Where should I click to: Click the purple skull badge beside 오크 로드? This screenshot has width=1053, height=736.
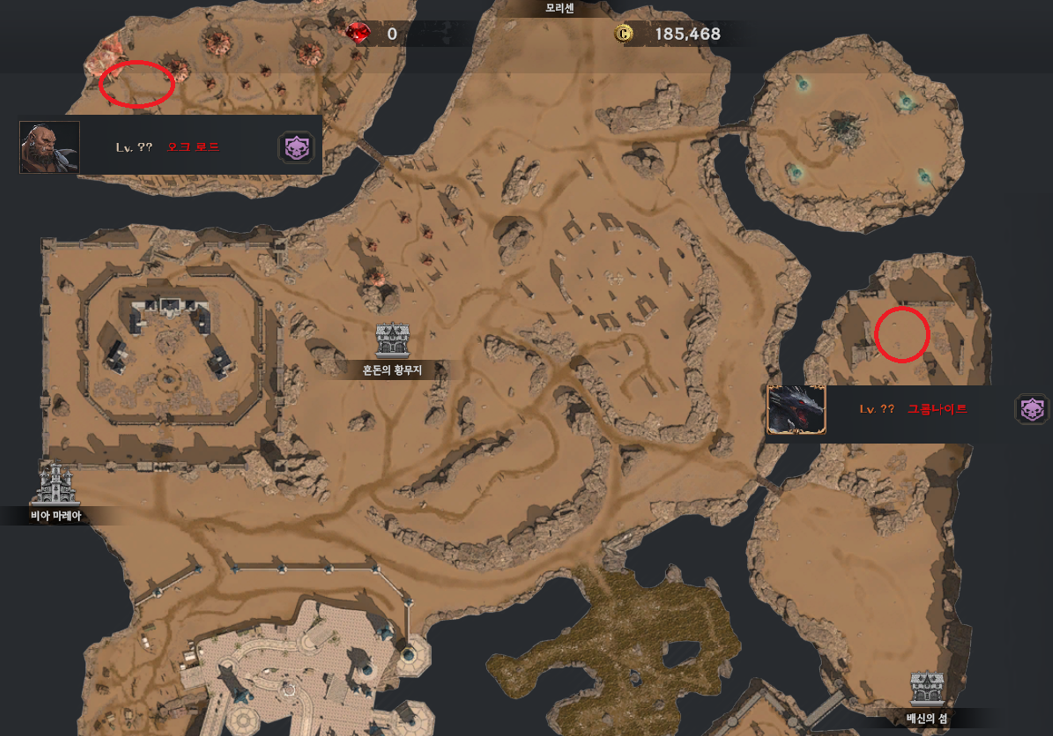297,148
